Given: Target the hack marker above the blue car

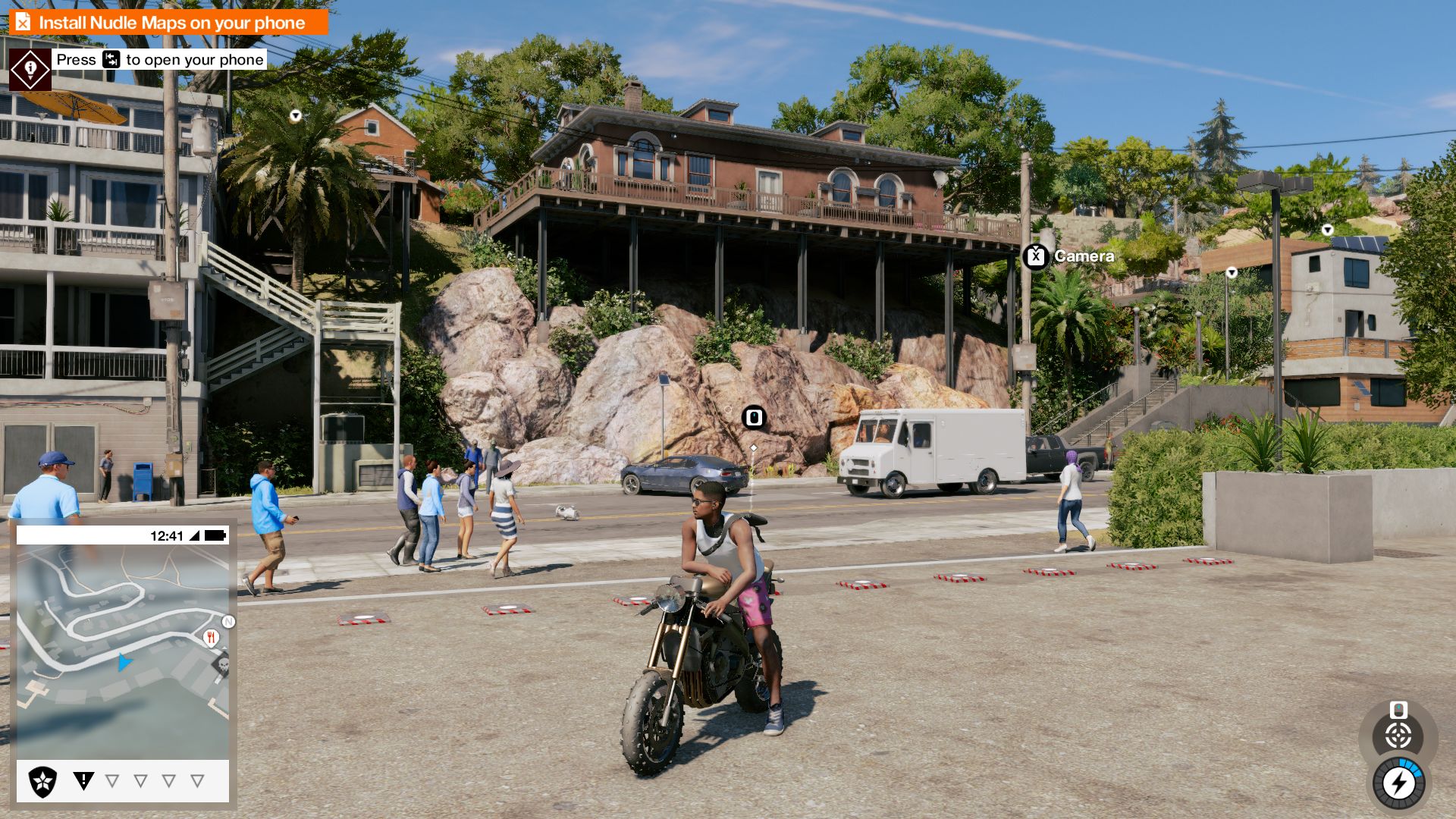Looking at the screenshot, I should pos(754,418).
